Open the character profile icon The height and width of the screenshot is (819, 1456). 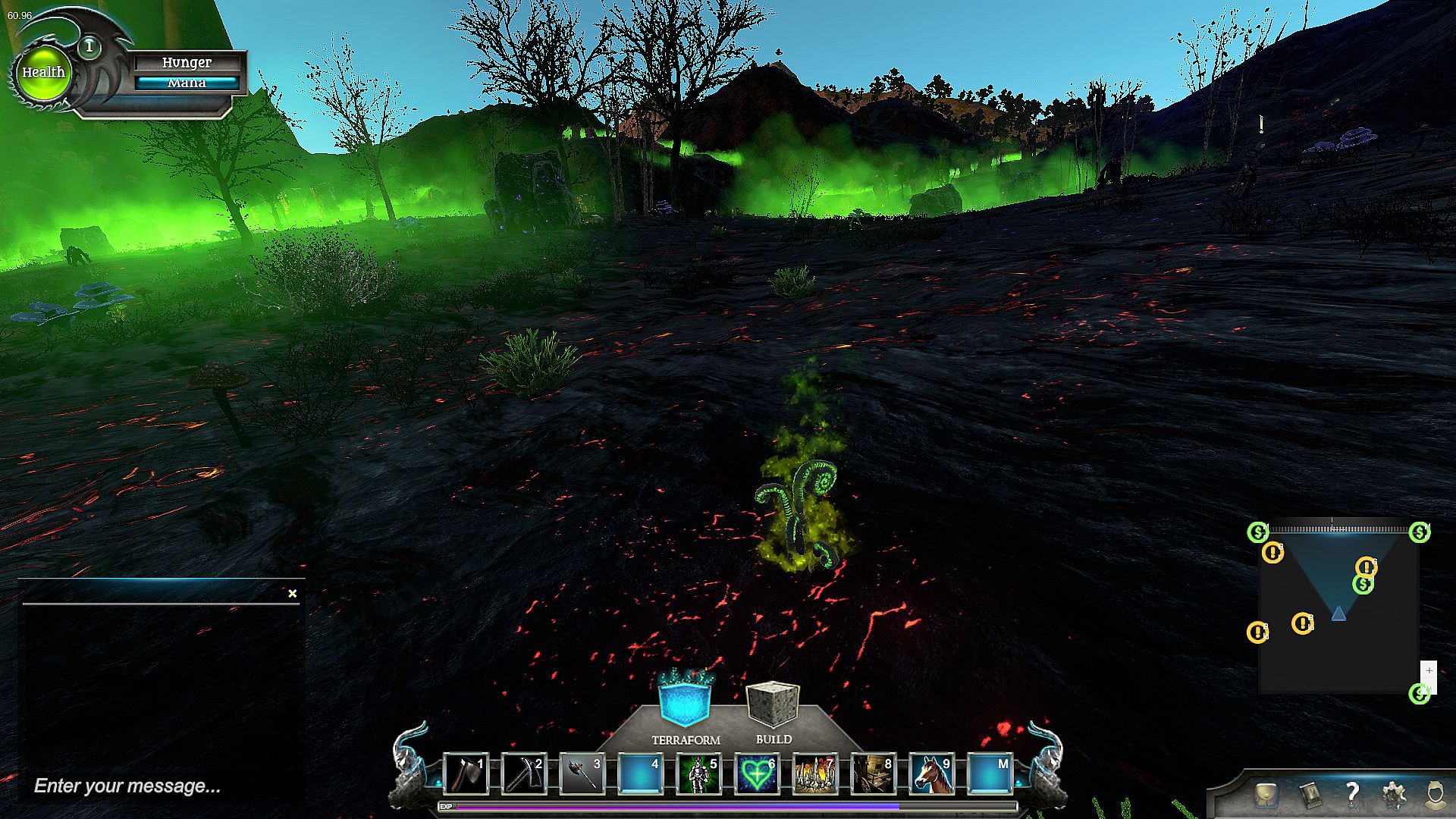1435,795
